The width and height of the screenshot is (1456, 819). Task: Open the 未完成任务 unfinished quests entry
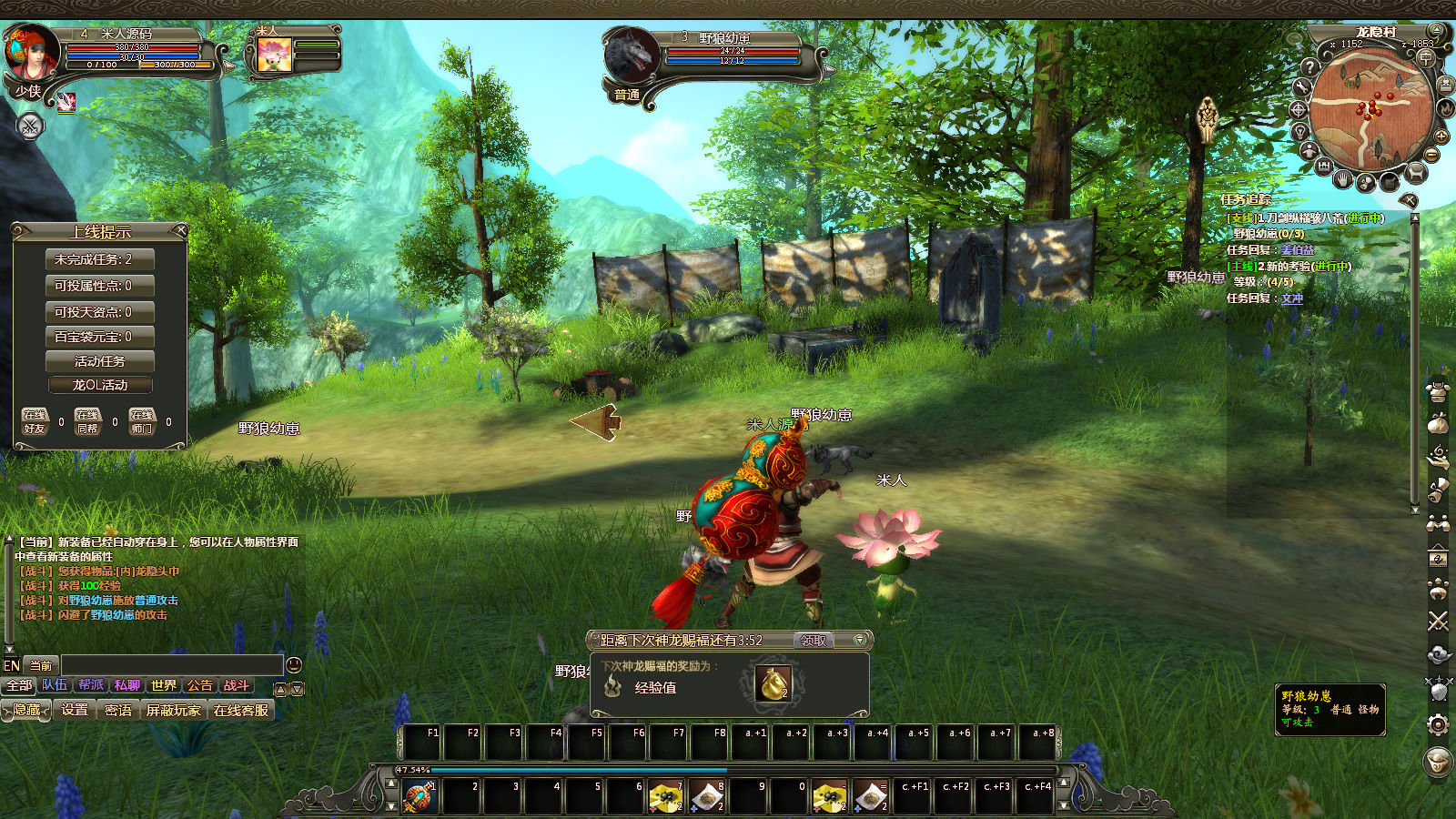coord(99,259)
